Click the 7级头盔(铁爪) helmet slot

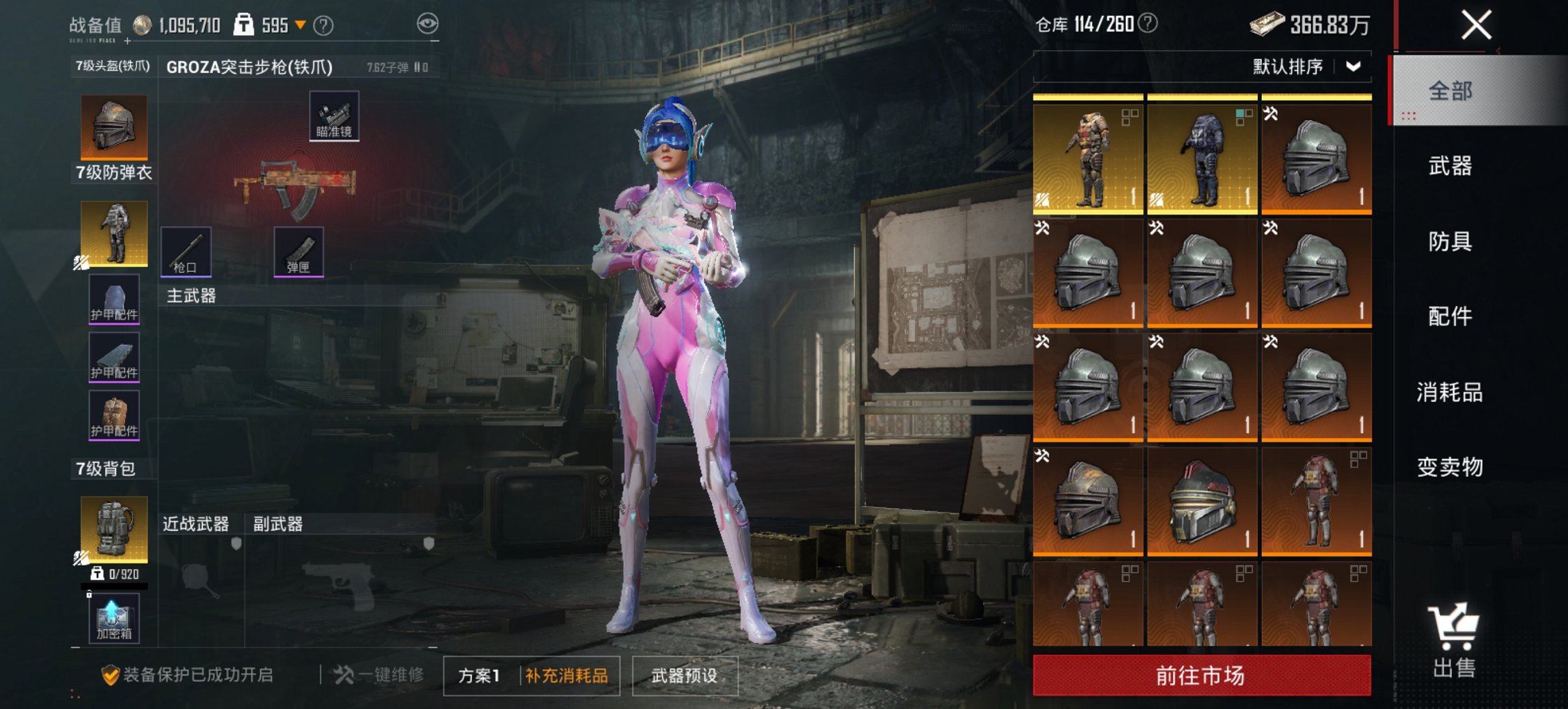tap(113, 127)
